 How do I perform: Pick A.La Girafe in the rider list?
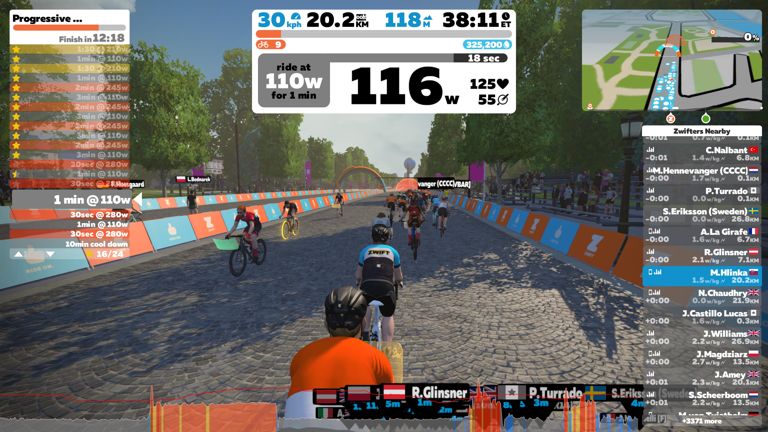(702, 235)
